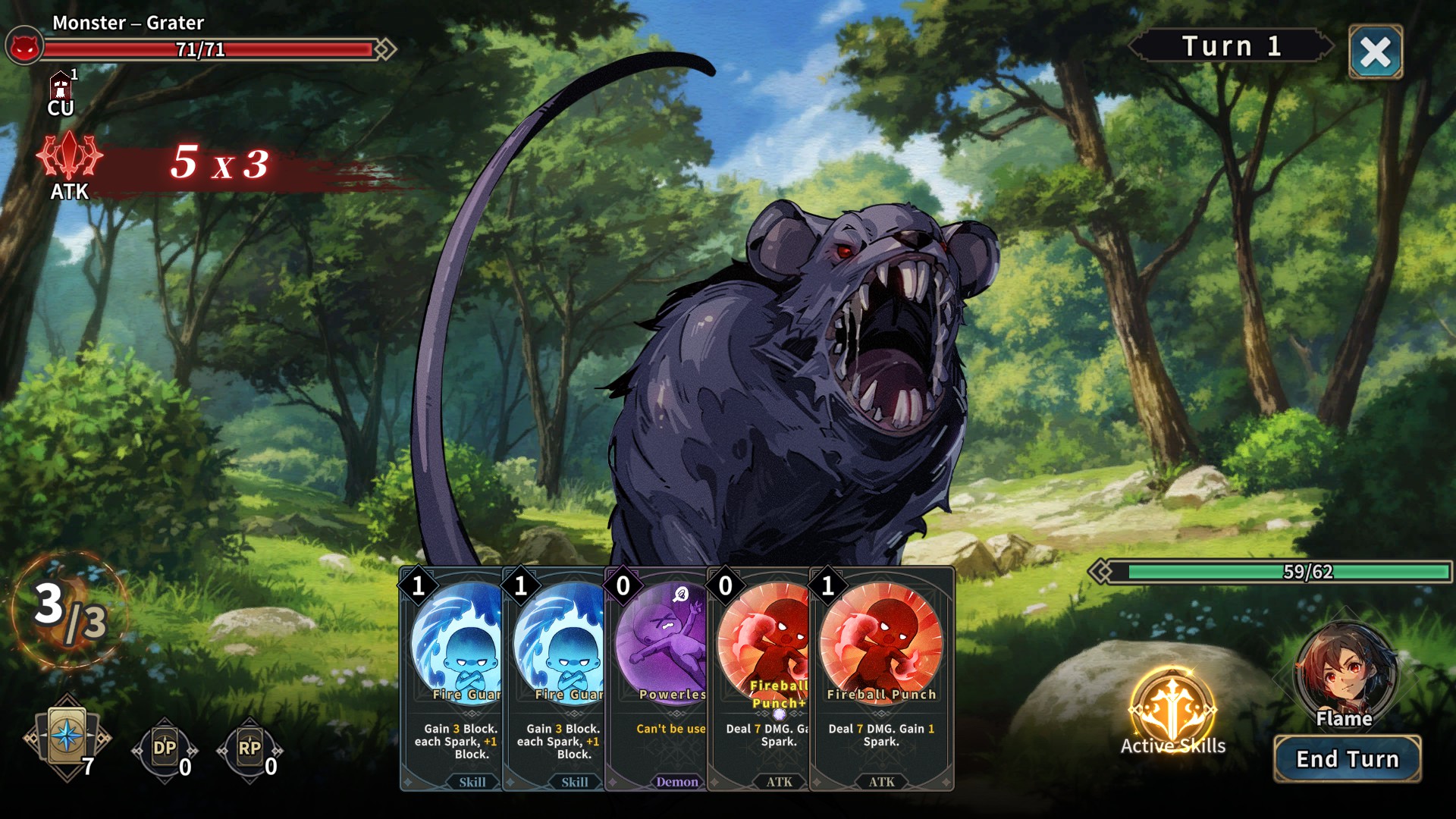Select the Powerless demon card
The height and width of the screenshot is (819, 1456).
coord(657,679)
